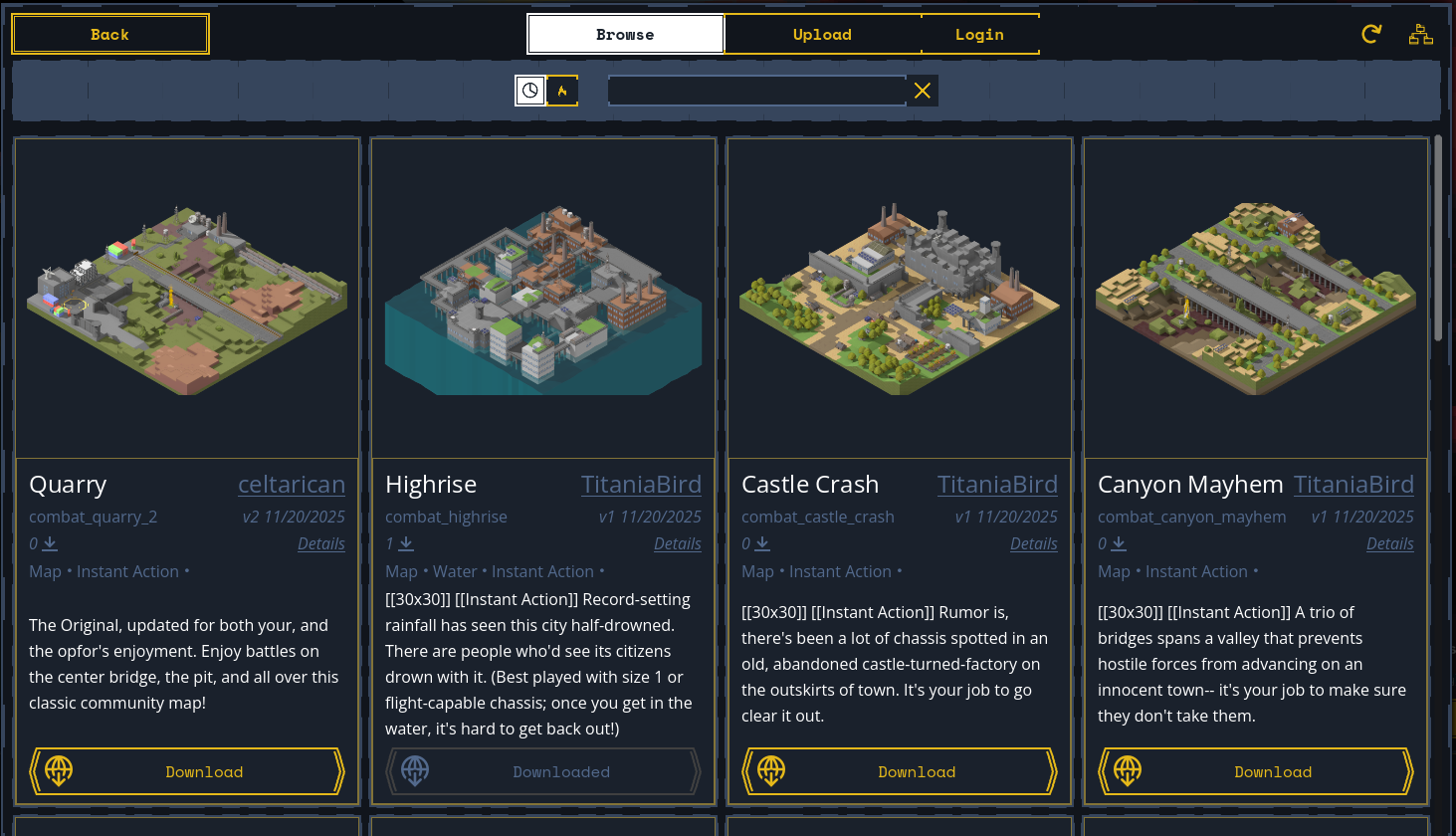The image size is (1456, 836).
Task: Switch to the Upload tab
Action: (x=822, y=33)
